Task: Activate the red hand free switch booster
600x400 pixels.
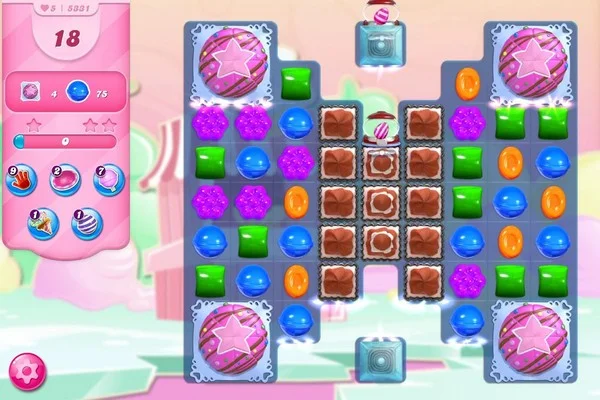Action: [x=22, y=180]
